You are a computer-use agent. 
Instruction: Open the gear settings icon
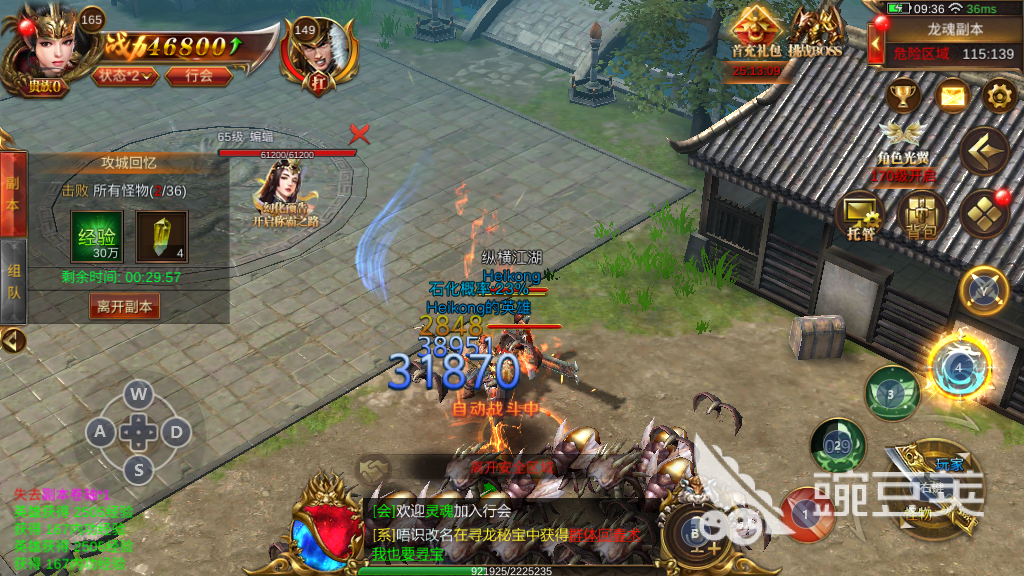(x=998, y=97)
